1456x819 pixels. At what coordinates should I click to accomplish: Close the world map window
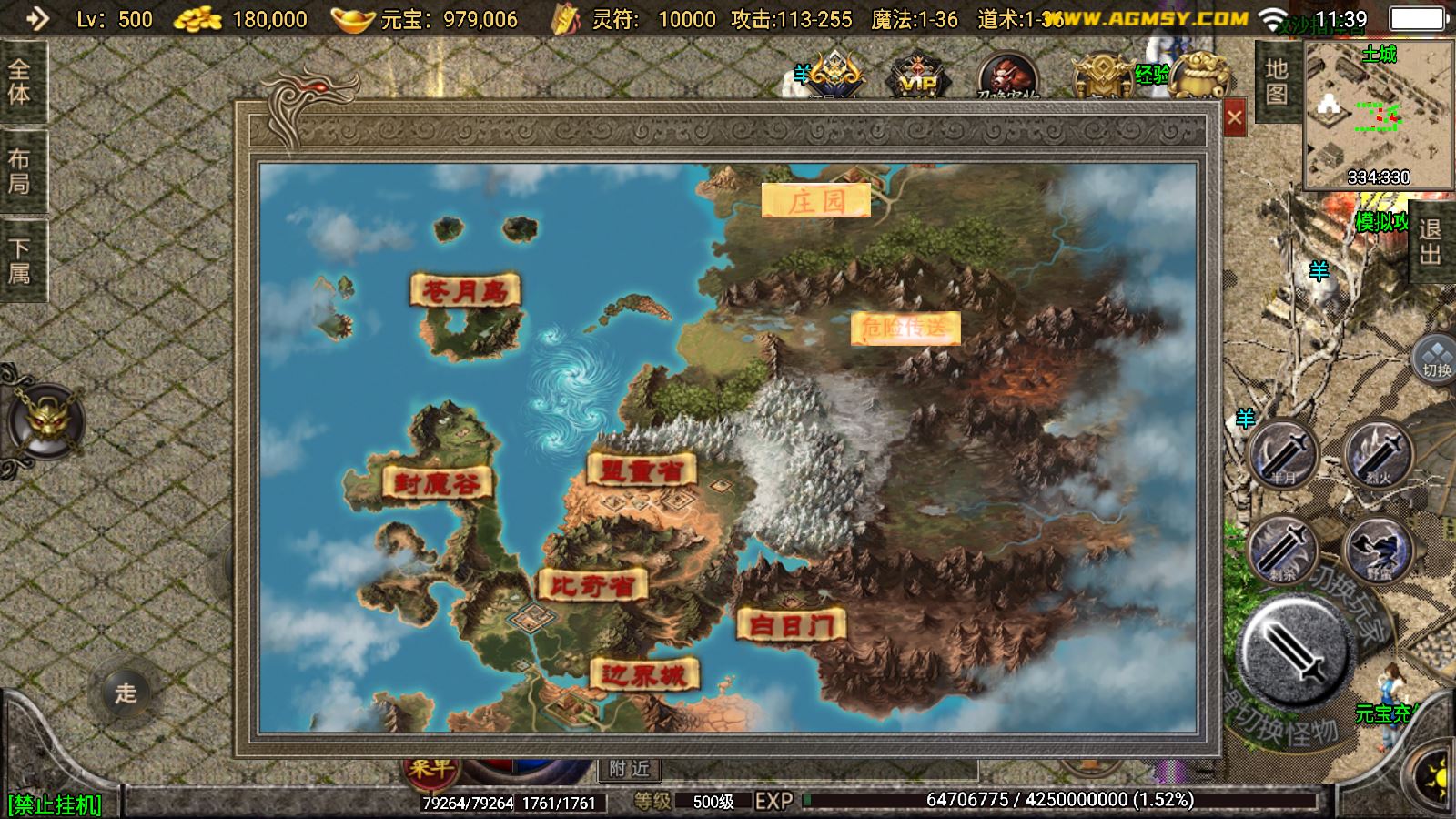click(1234, 117)
